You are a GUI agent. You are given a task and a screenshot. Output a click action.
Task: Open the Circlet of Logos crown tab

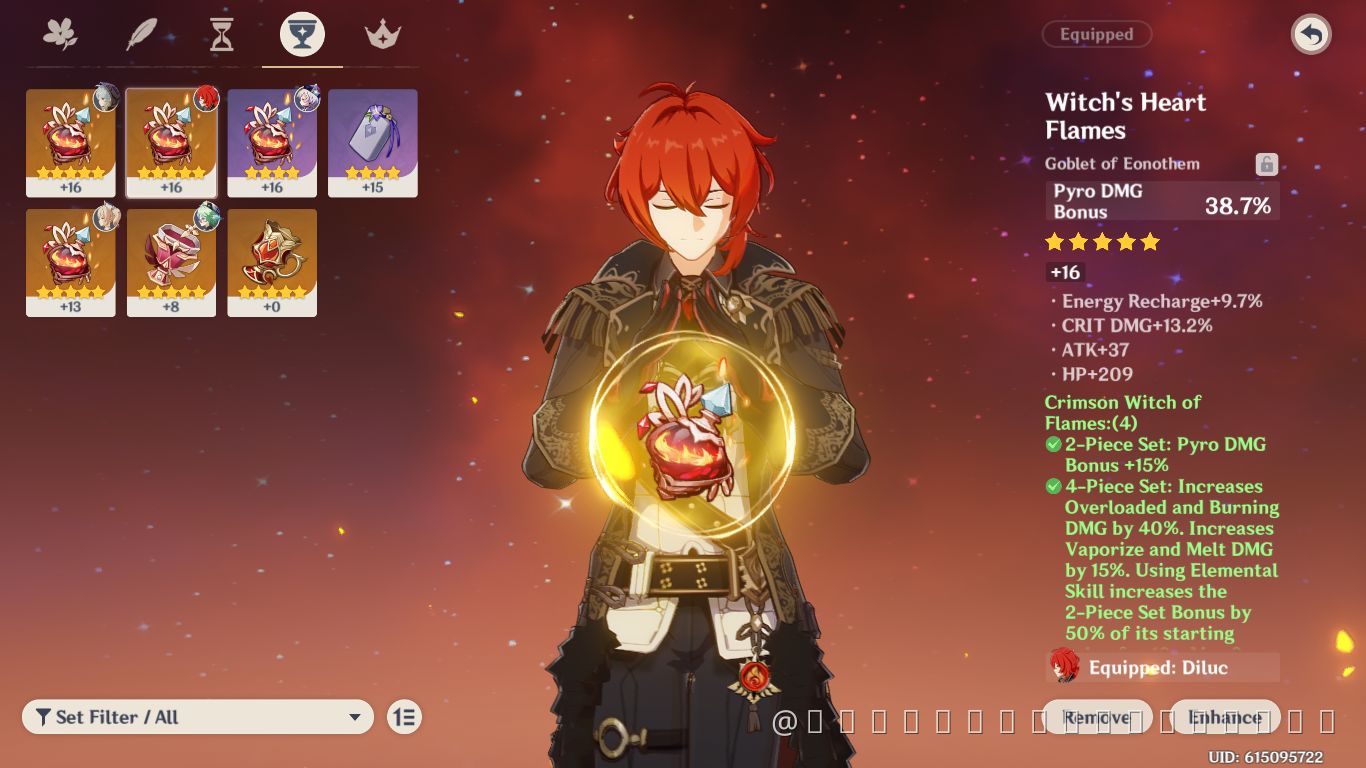coord(382,33)
